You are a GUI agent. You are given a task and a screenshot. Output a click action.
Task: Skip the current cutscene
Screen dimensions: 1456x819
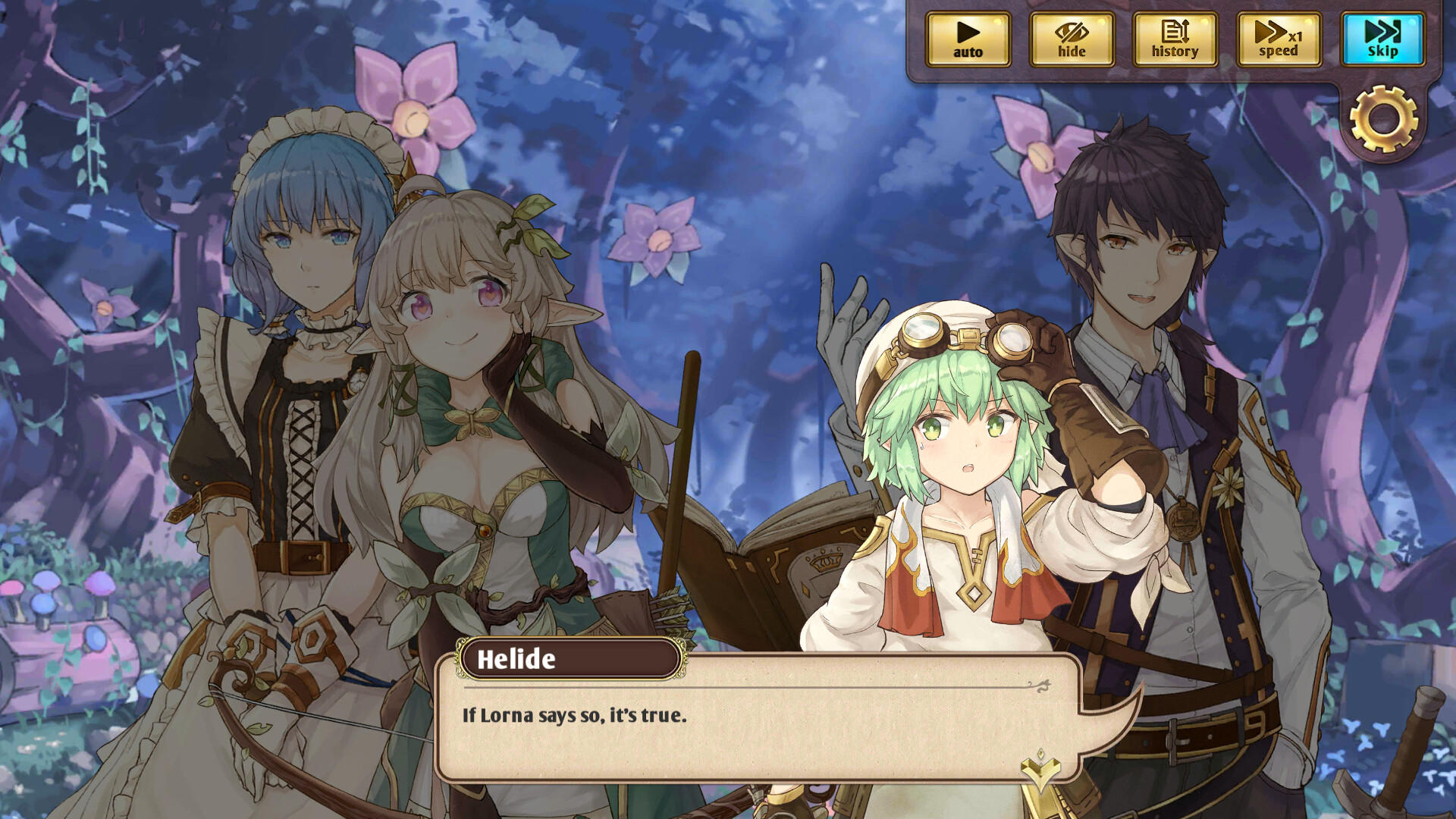pos(1382,39)
